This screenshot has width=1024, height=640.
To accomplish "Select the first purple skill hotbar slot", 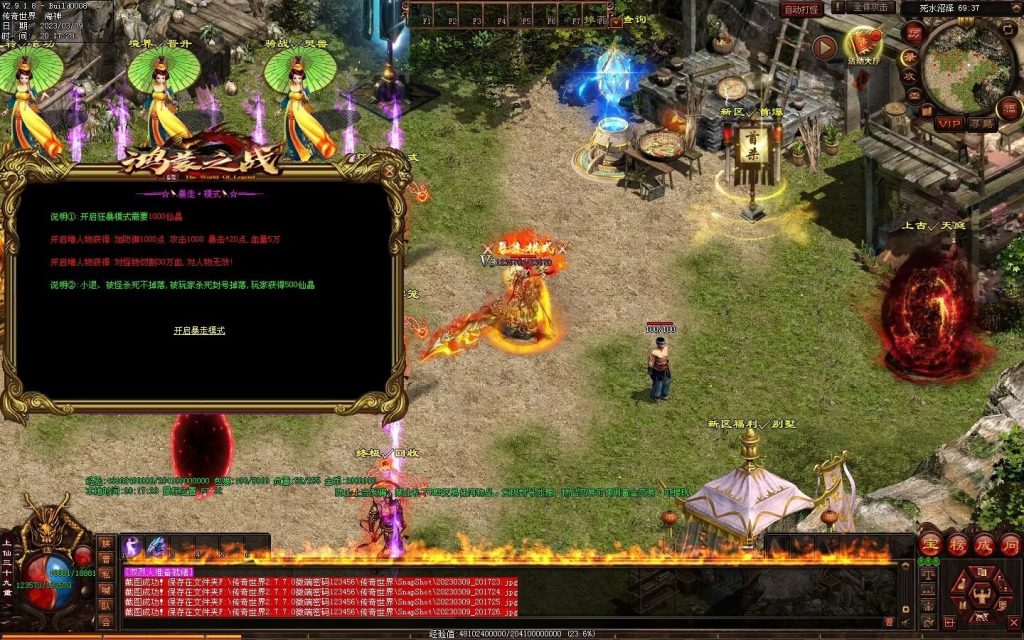I will tap(132, 547).
